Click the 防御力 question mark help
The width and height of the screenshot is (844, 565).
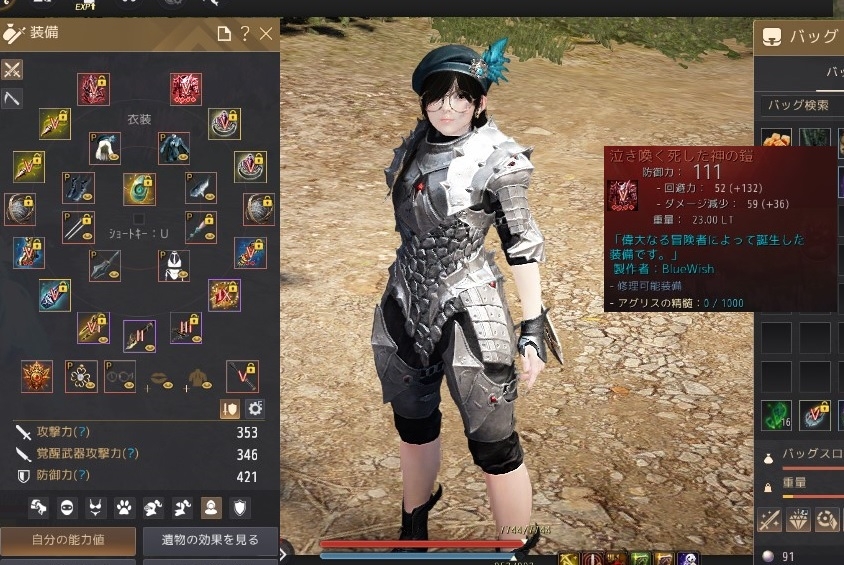pos(83,477)
